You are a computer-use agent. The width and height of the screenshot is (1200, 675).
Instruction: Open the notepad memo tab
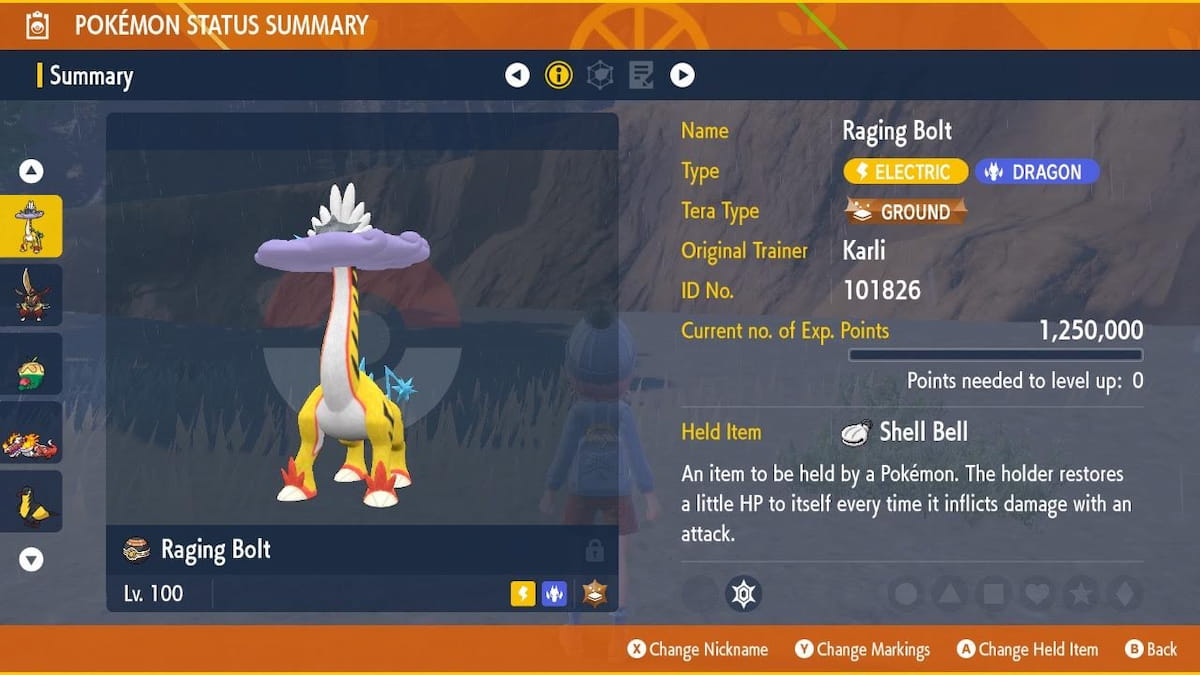[641, 75]
